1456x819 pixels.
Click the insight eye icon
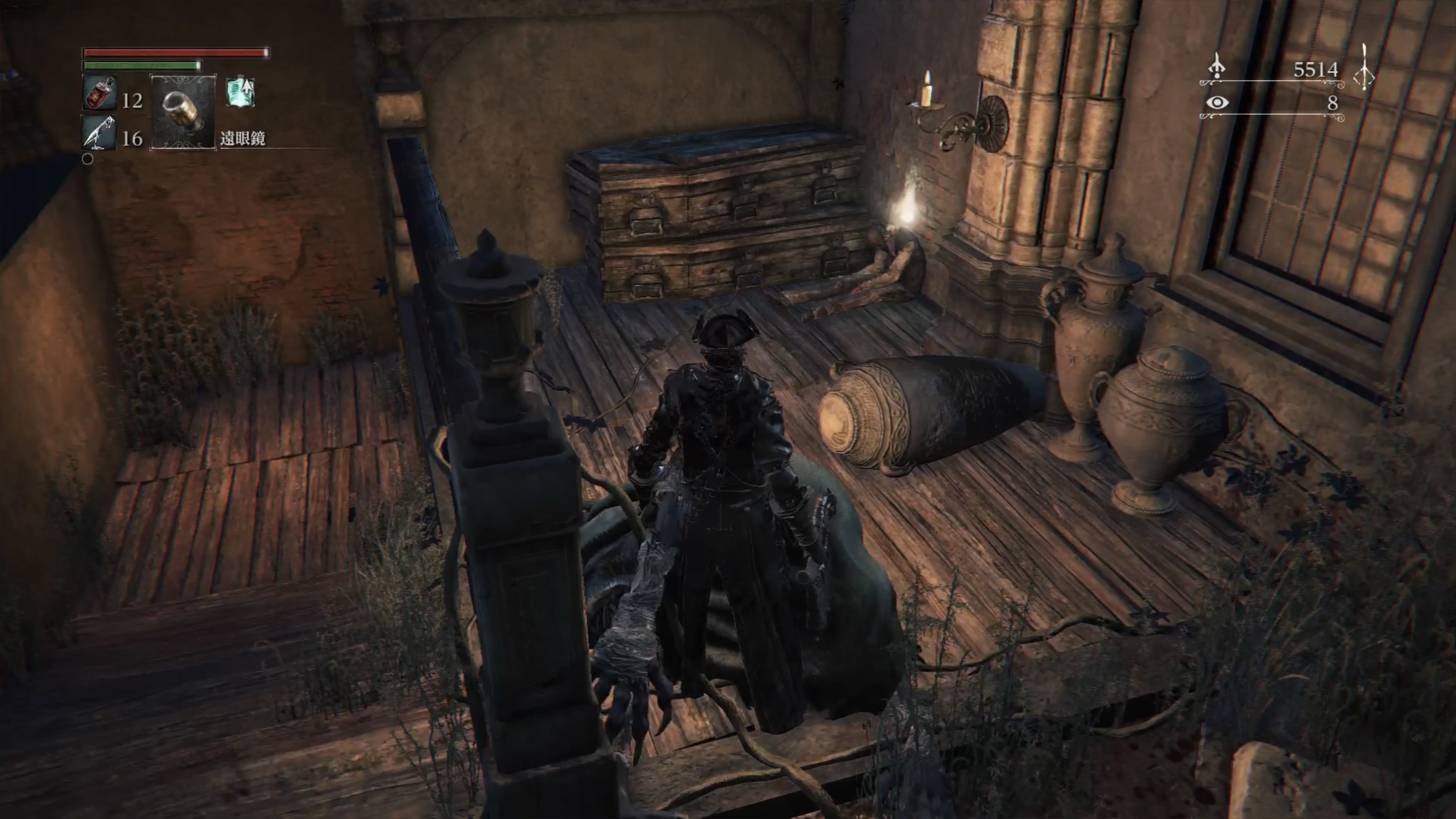click(x=1216, y=103)
